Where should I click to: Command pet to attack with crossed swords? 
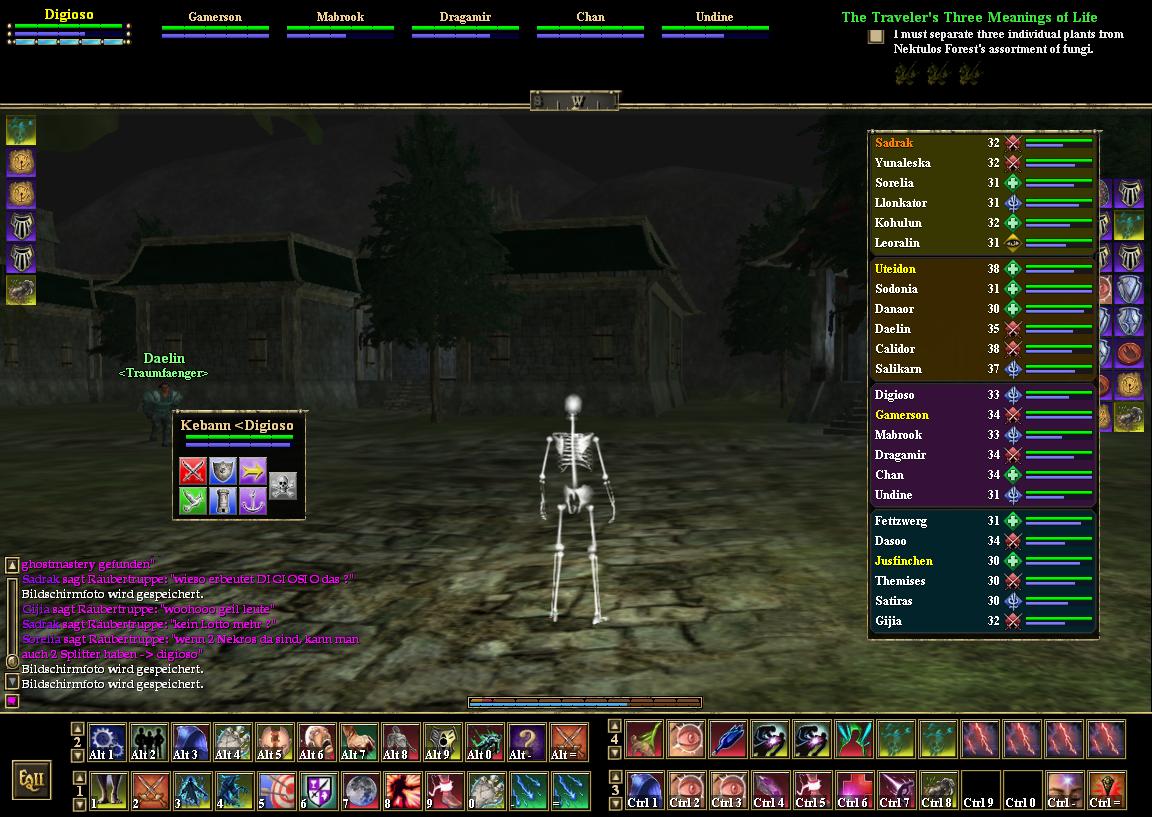pos(193,470)
